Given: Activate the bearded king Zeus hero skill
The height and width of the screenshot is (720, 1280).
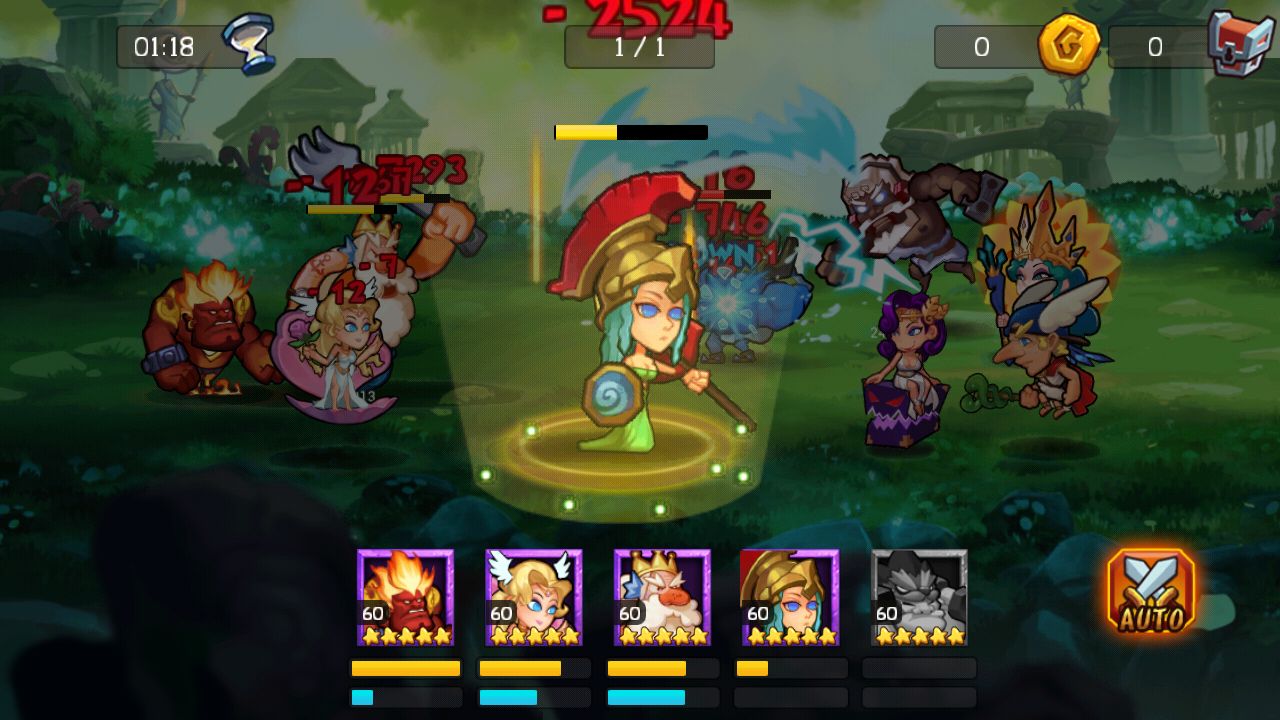Looking at the screenshot, I should 661,597.
